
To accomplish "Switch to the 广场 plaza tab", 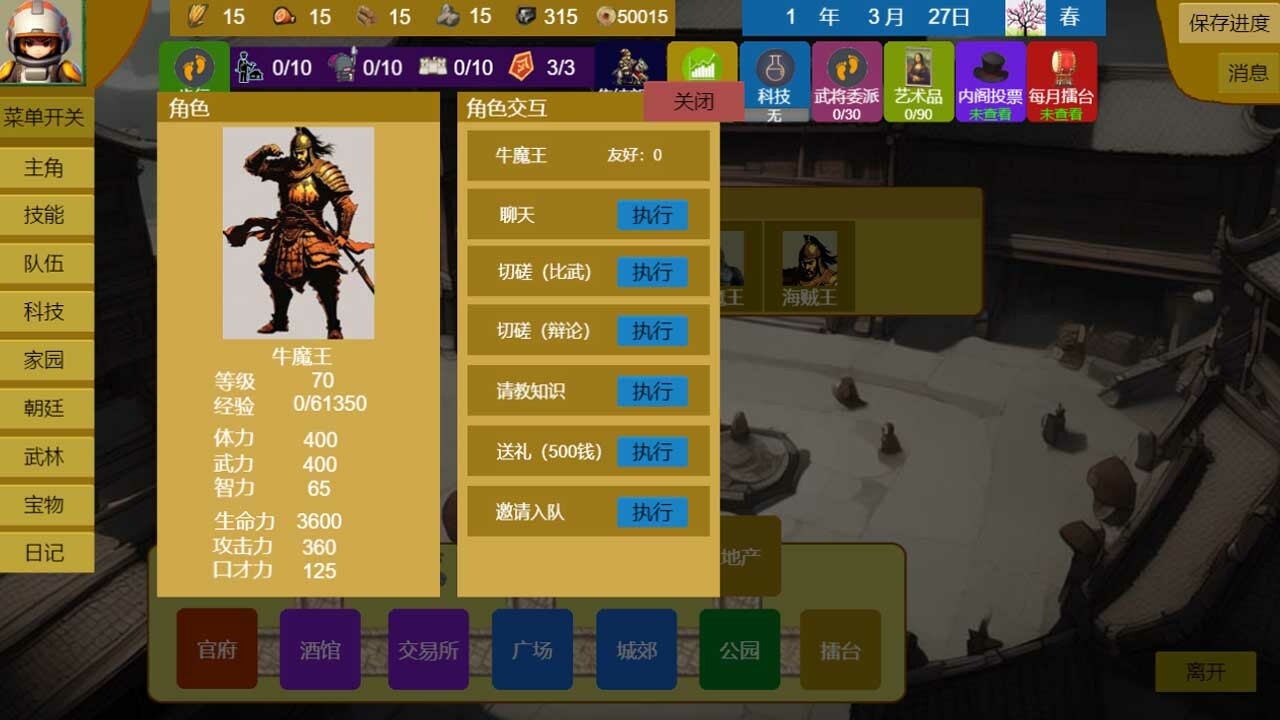I will point(532,649).
